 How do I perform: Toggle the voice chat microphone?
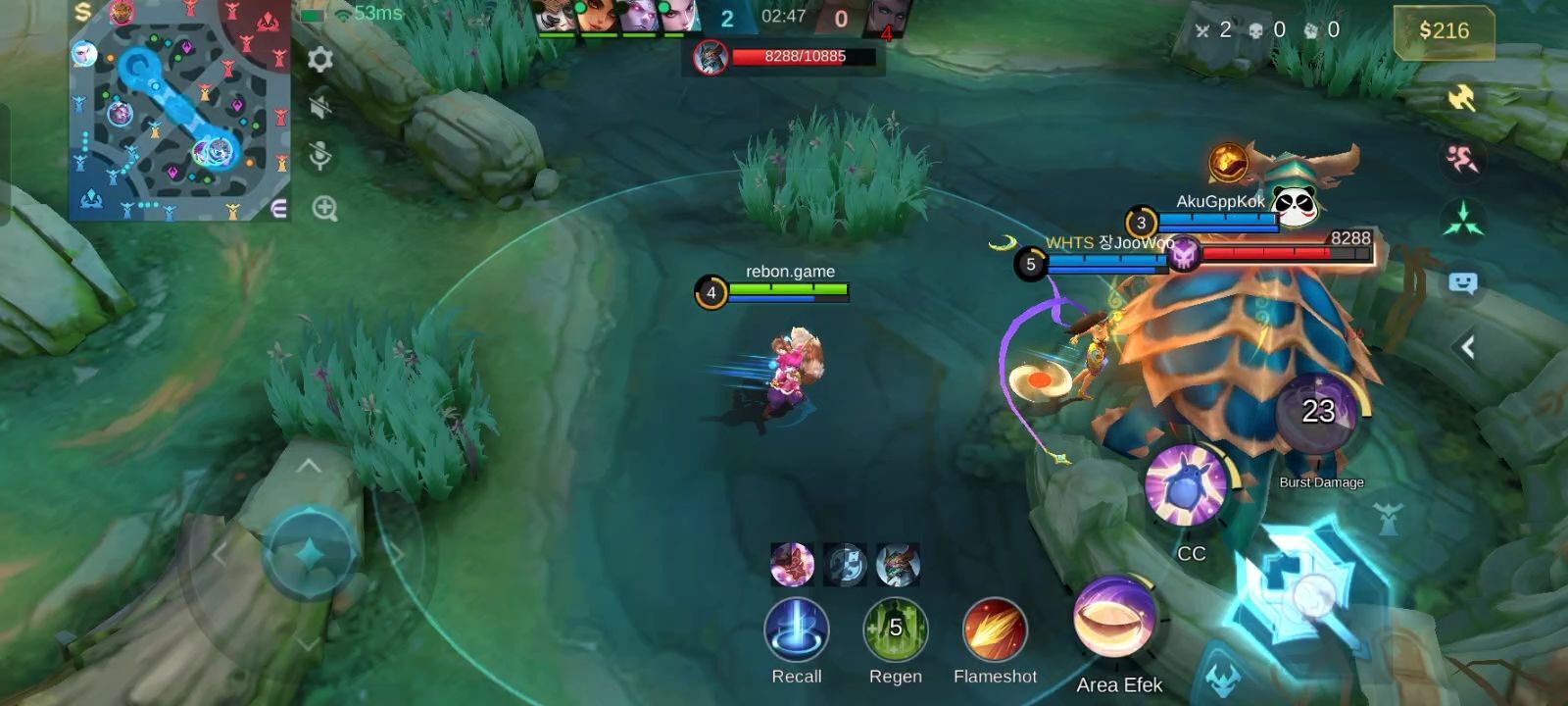point(320,156)
